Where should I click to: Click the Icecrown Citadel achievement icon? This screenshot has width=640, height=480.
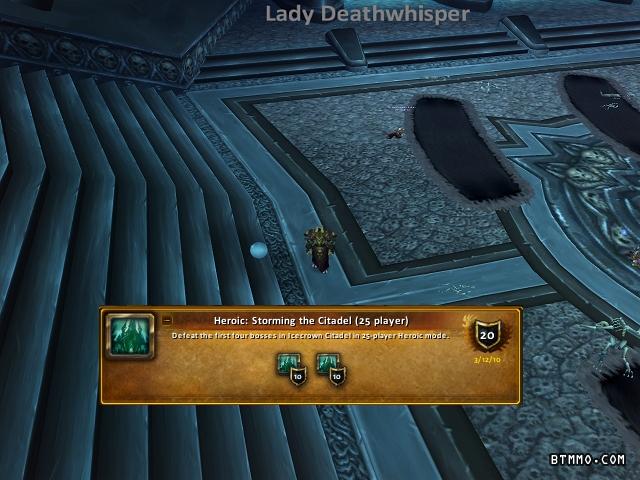point(130,336)
